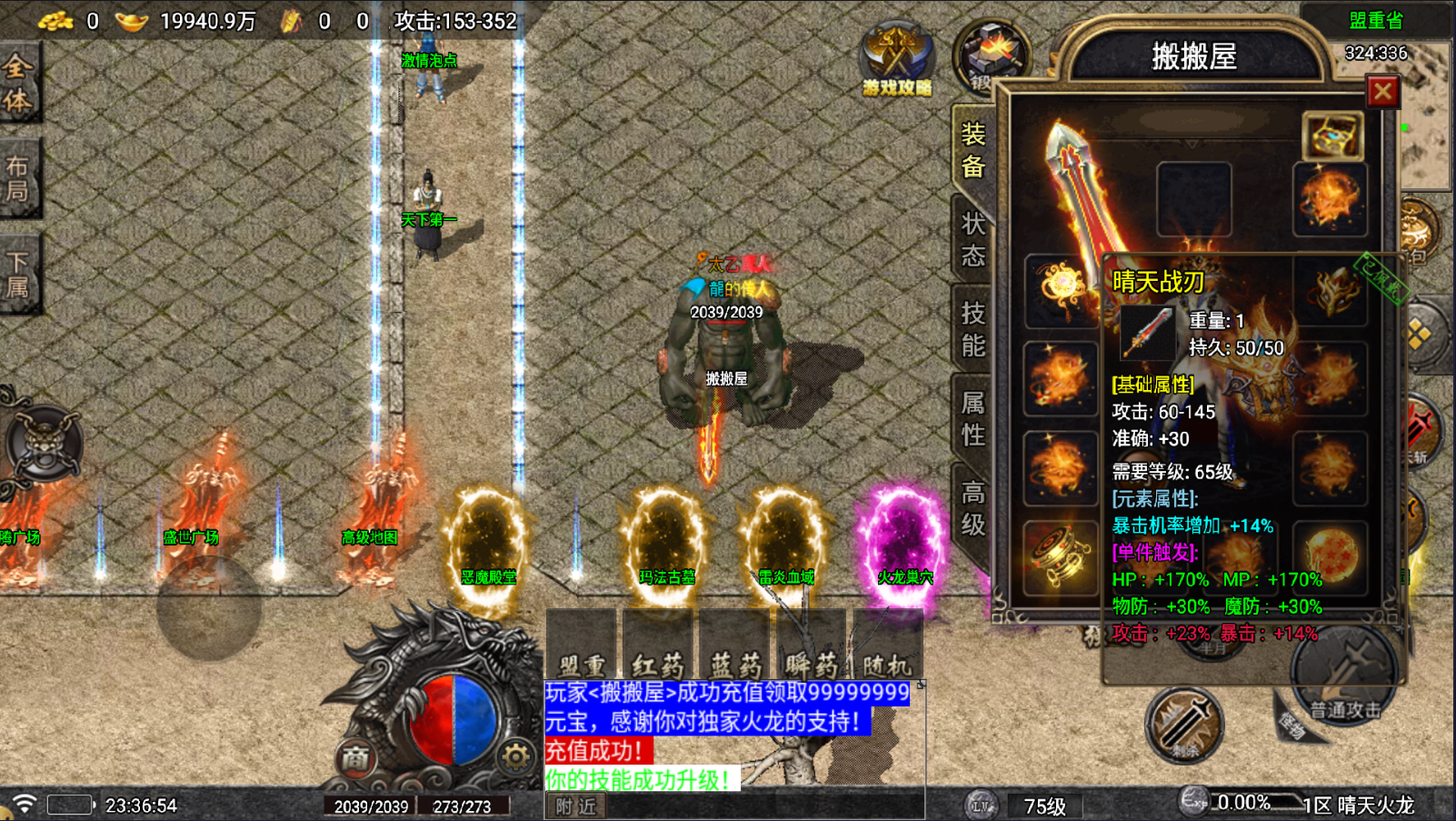Open the 状态 status tab
The width and height of the screenshot is (1456, 821).
[x=972, y=239]
